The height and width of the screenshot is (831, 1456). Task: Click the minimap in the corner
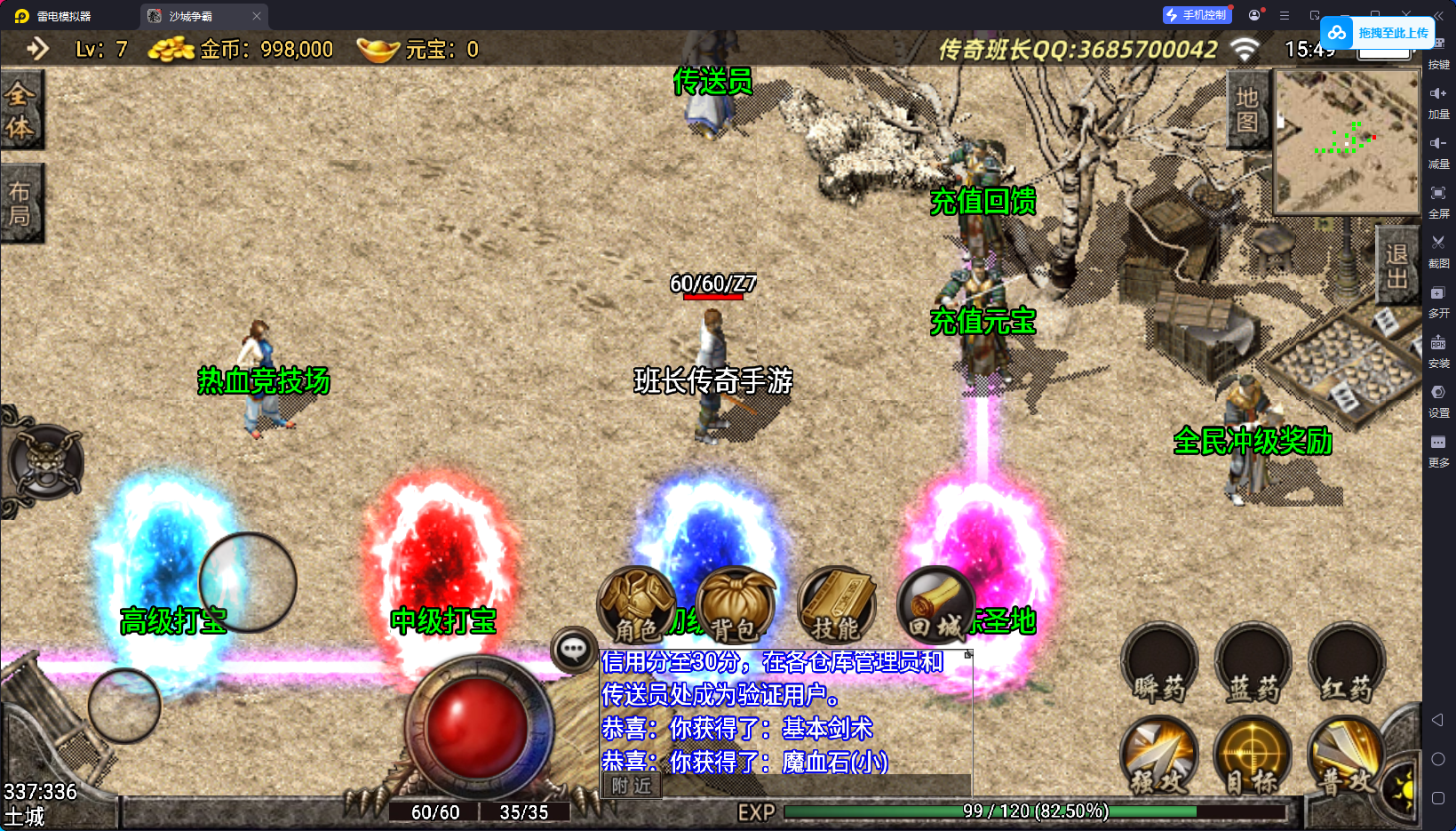pyautogui.click(x=1347, y=141)
